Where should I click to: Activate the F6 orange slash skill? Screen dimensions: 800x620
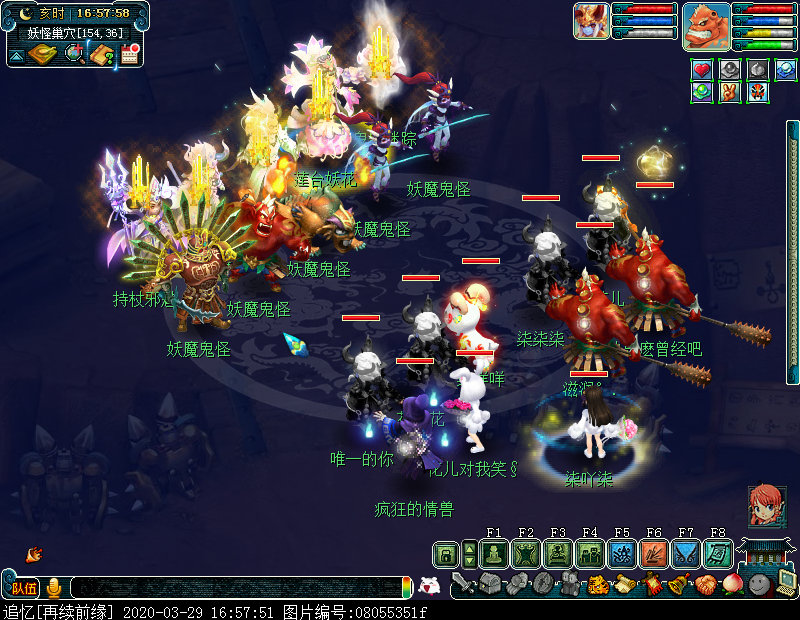653,554
